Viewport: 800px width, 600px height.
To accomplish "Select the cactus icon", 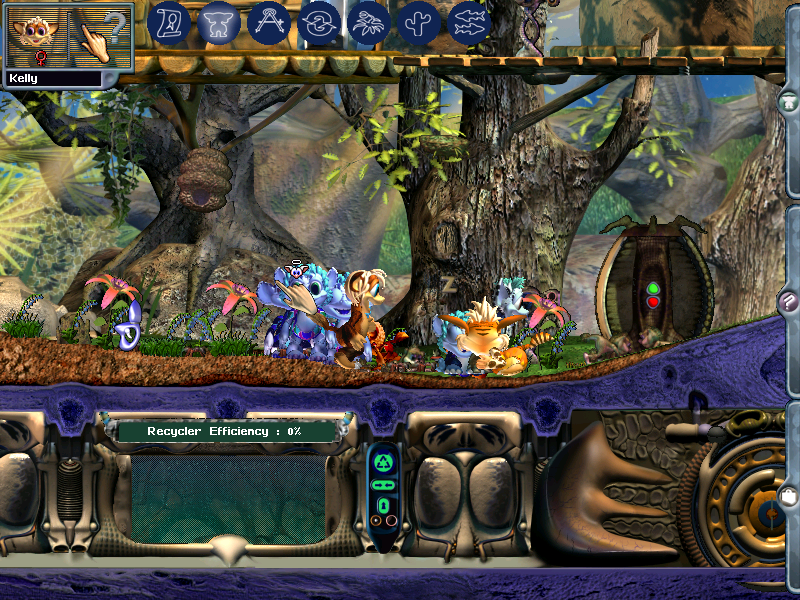I will (x=420, y=23).
